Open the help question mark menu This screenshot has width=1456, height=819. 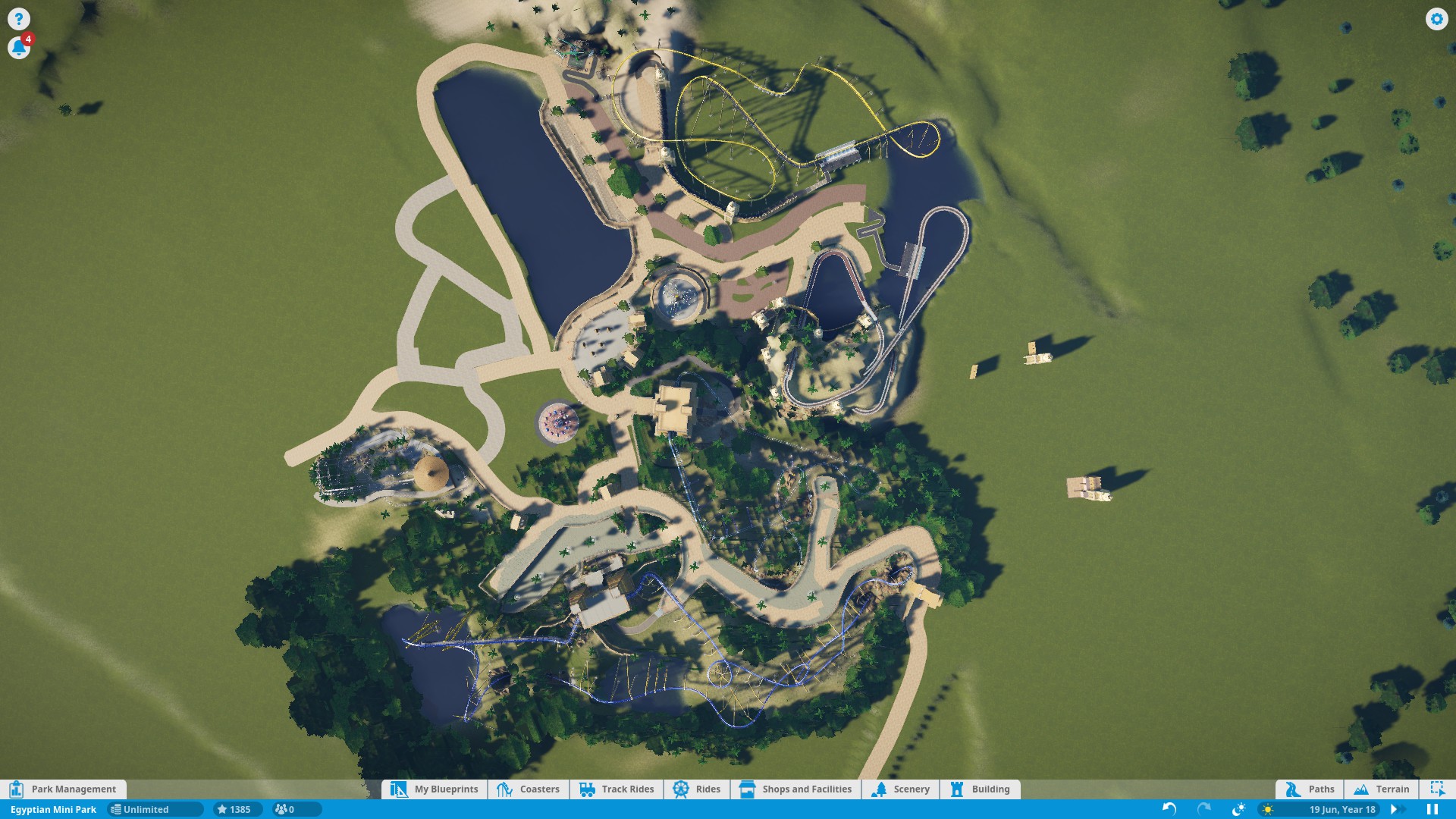pos(19,19)
